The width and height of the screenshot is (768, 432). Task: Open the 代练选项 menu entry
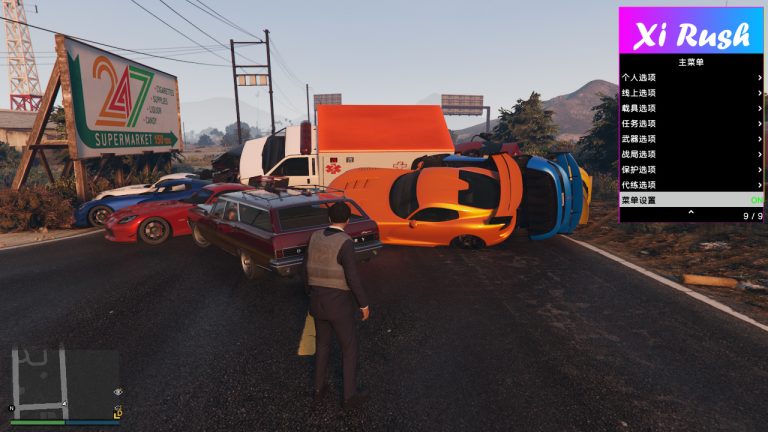click(x=690, y=185)
